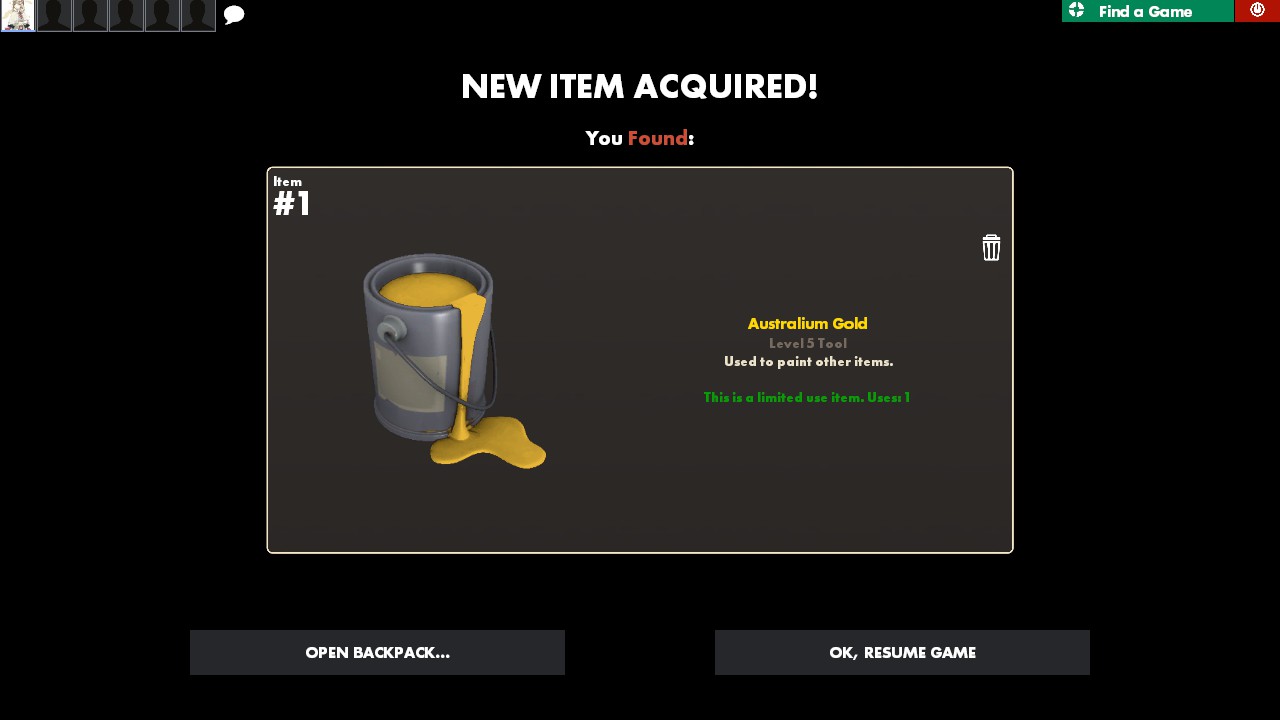Click the silhouette icon in the last party slot
The image size is (1280, 720).
point(198,15)
